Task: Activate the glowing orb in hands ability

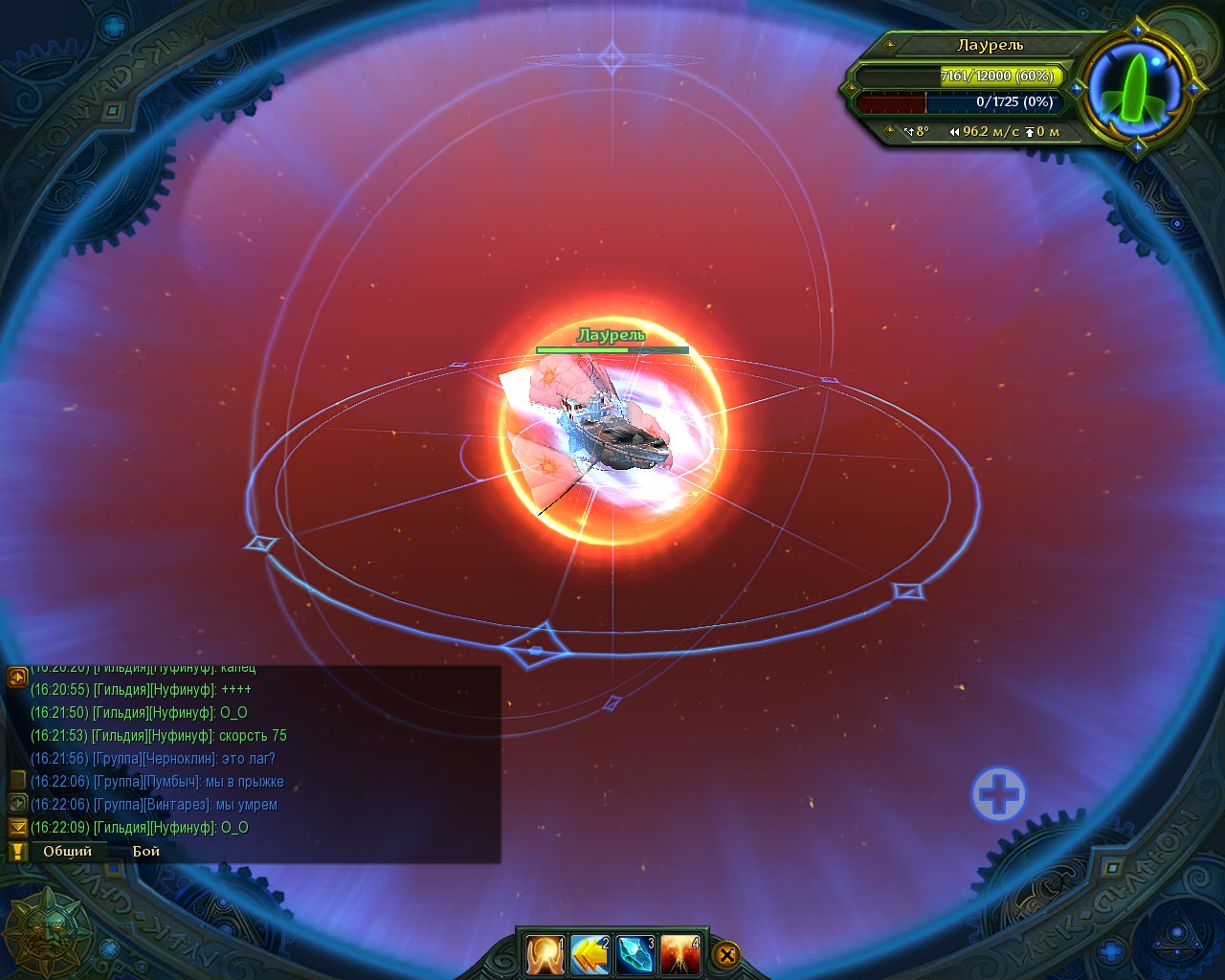Action: click(544, 954)
